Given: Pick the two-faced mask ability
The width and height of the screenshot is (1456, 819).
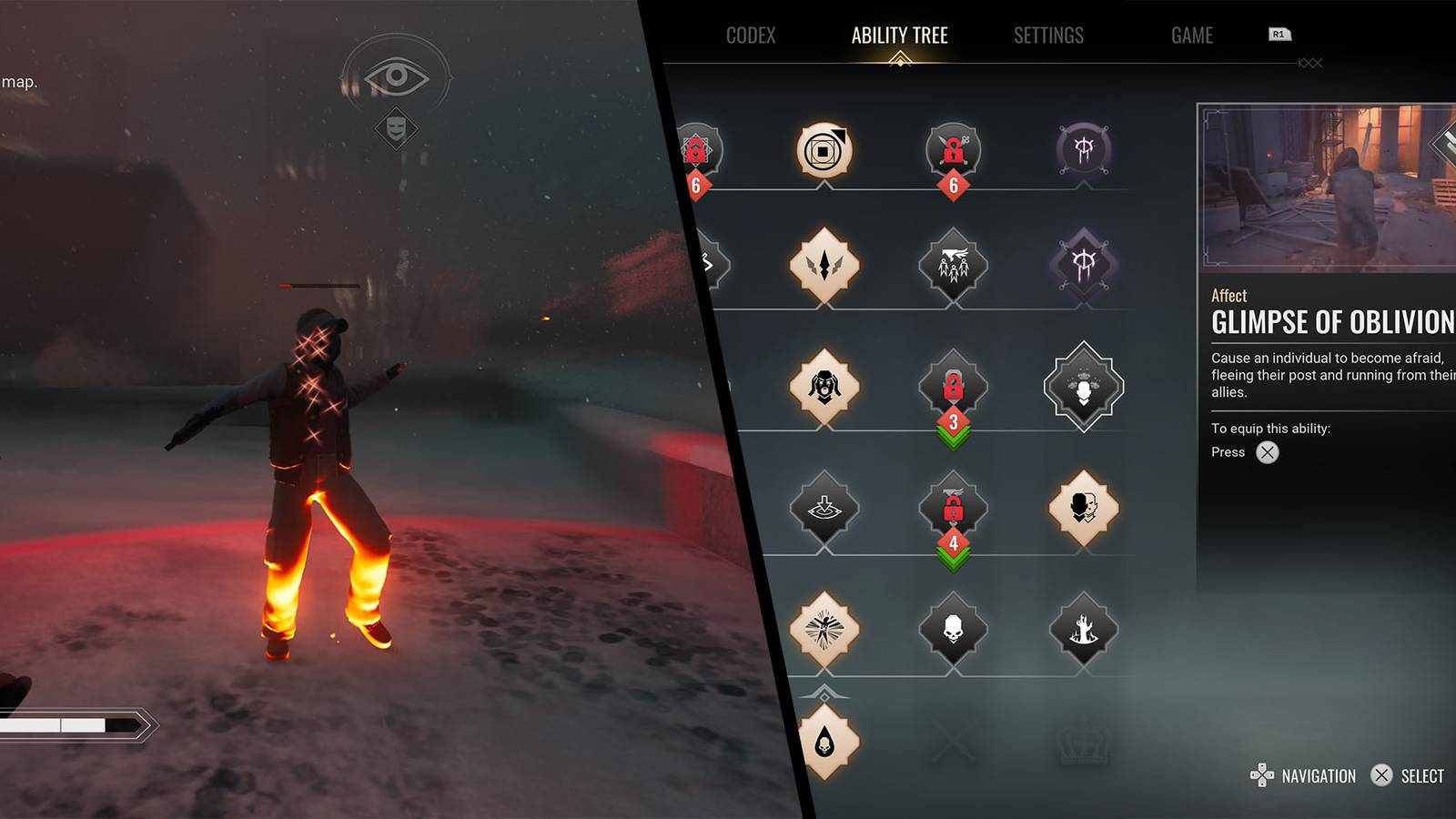Looking at the screenshot, I should click(1083, 508).
